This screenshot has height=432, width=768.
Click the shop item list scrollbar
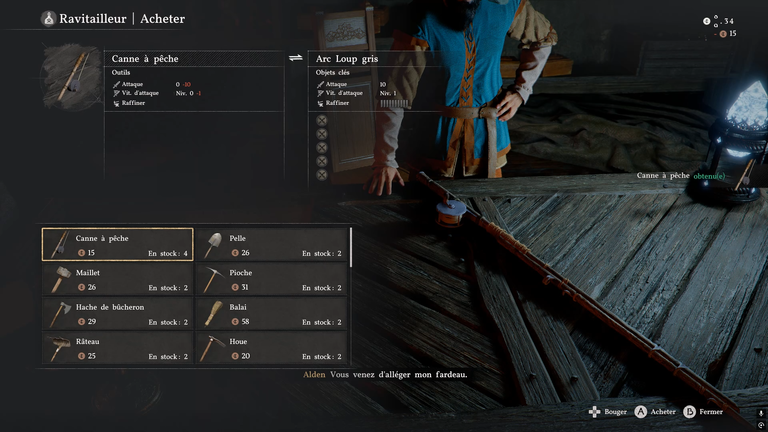click(x=351, y=250)
